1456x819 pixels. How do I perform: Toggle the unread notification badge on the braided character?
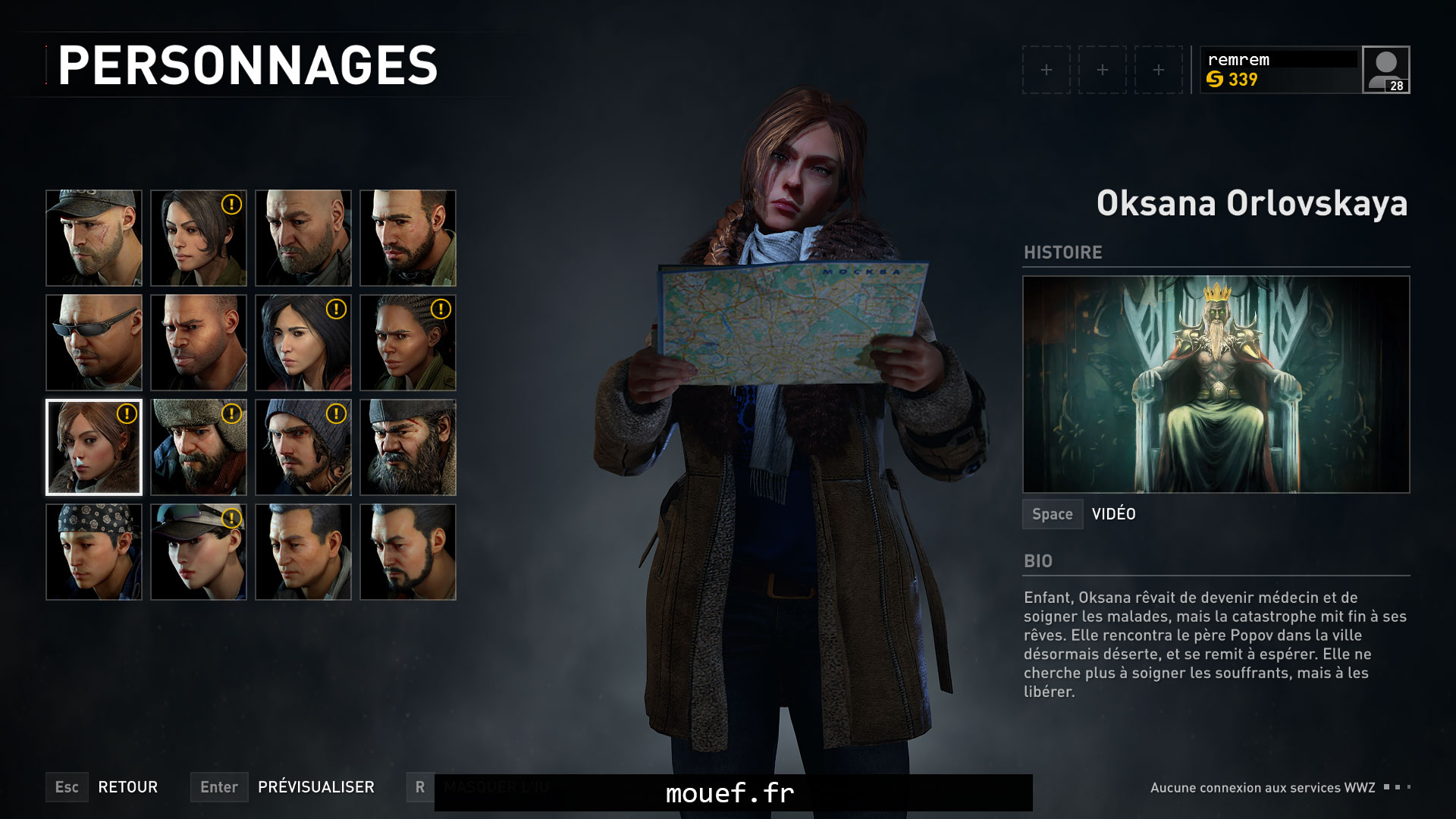coord(440,309)
